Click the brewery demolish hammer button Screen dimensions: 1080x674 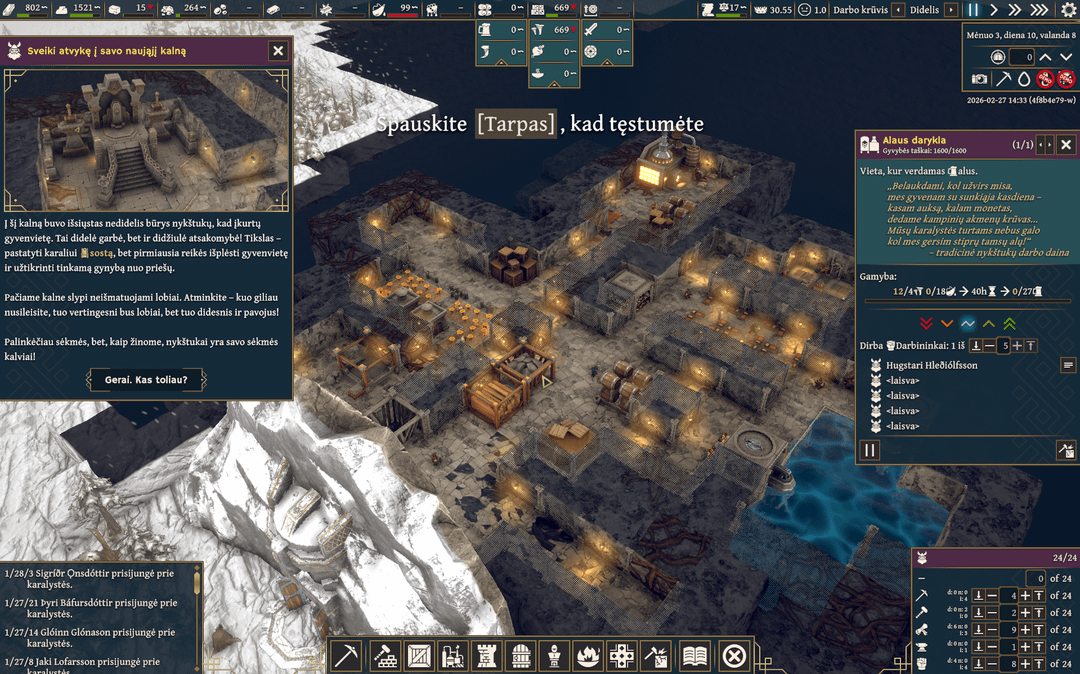click(x=1065, y=451)
